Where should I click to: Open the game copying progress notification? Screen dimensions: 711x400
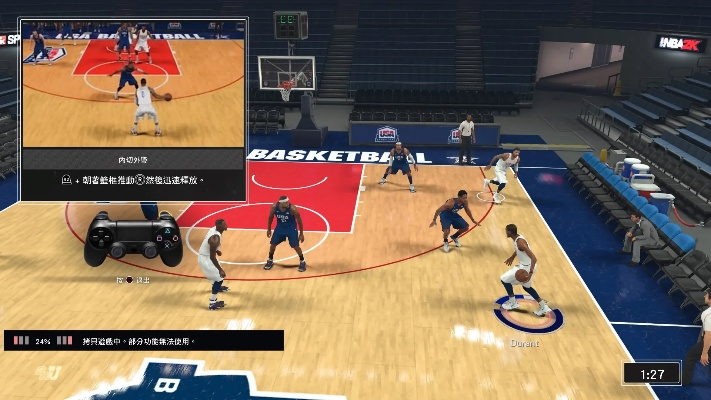coord(143,341)
